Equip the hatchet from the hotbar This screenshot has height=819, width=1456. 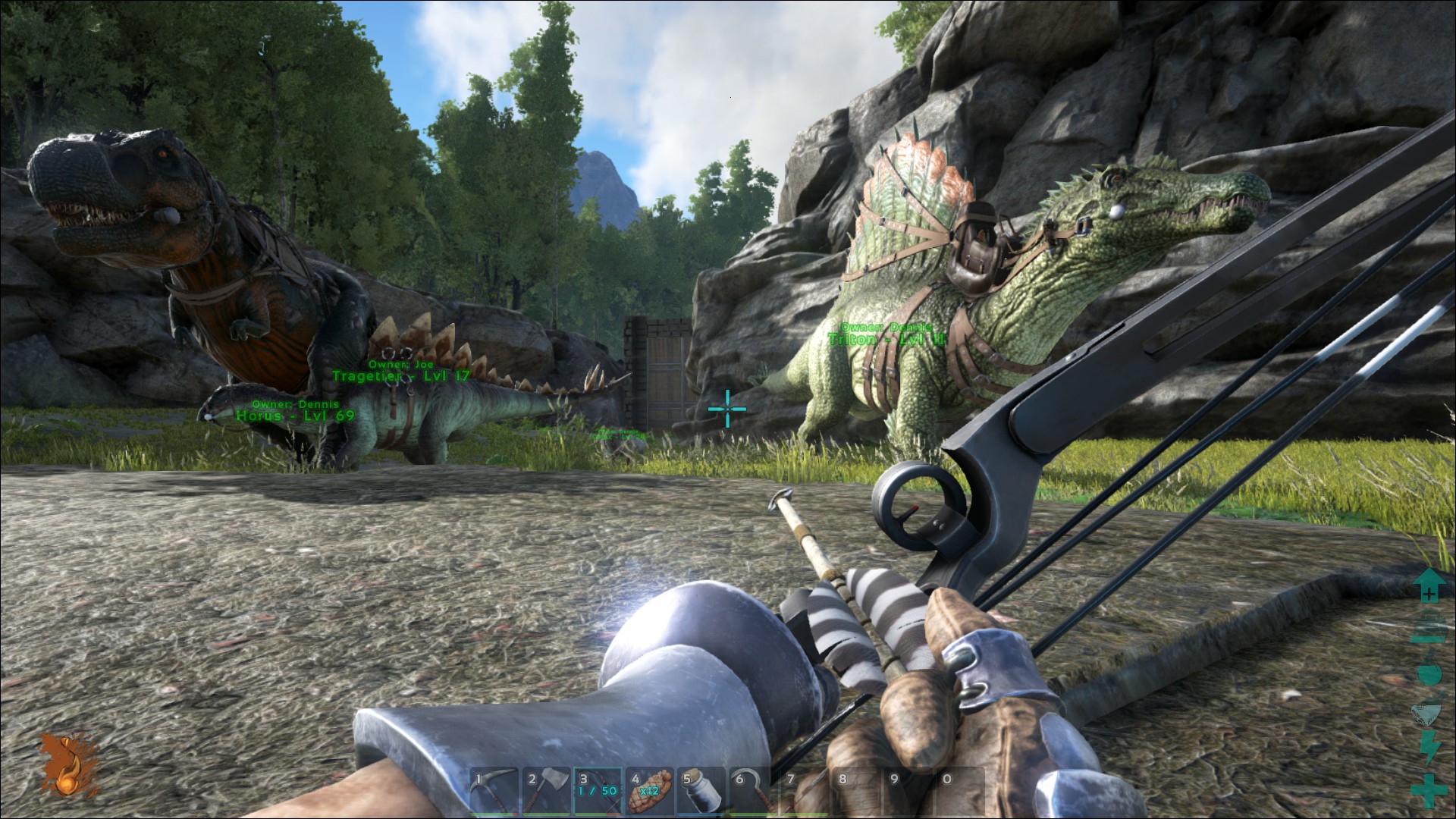coord(546,791)
